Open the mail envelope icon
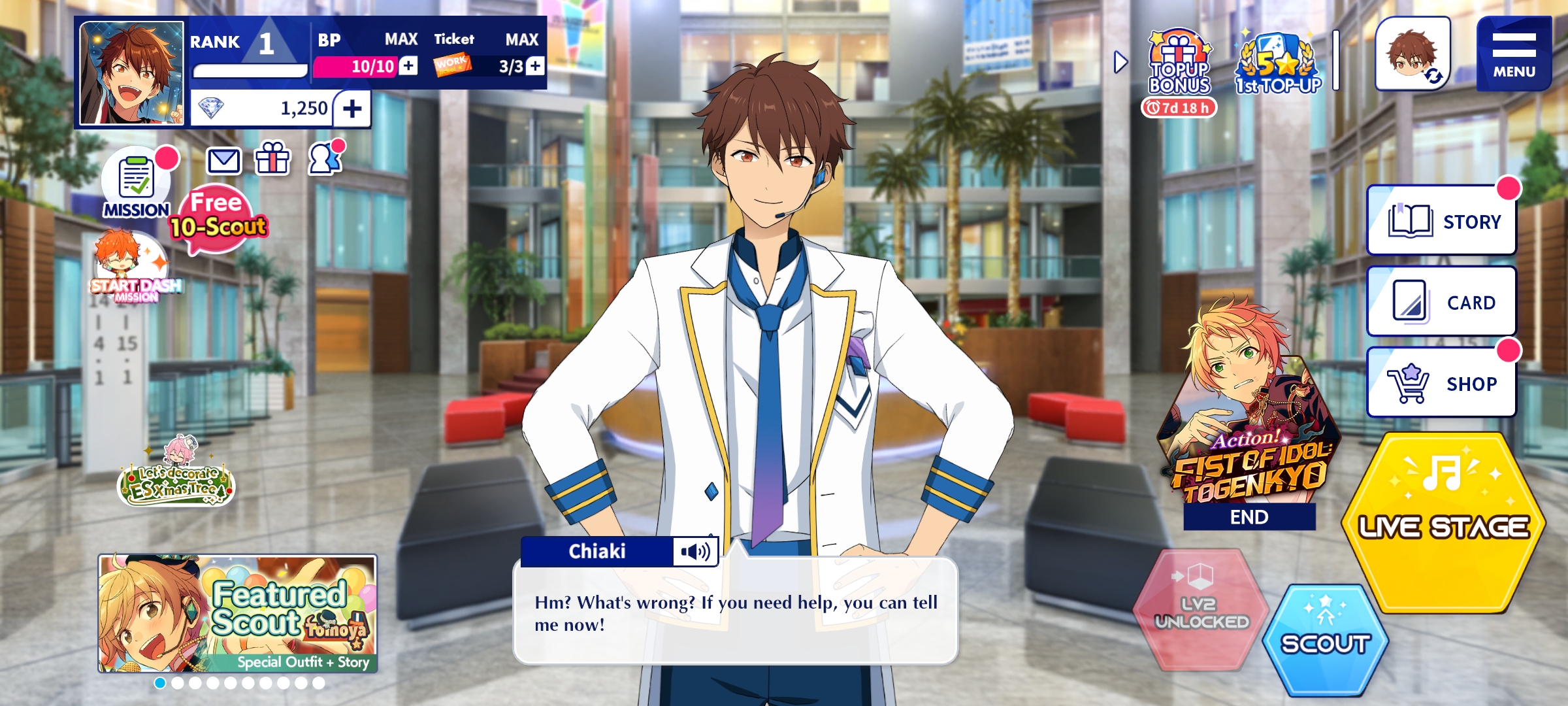The height and width of the screenshot is (706, 1568). pos(224,160)
